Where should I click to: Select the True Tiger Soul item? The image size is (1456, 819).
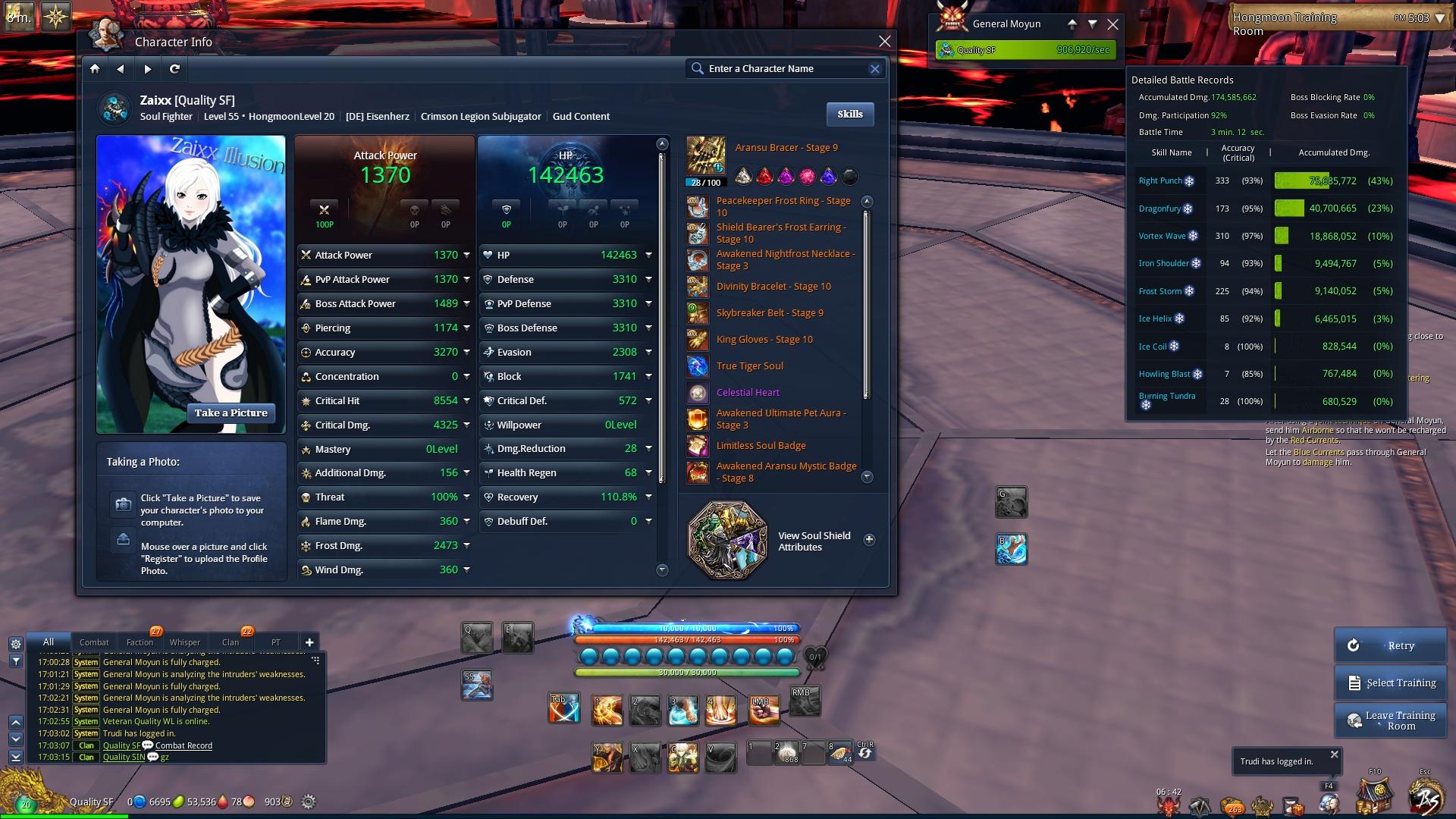[749, 366]
